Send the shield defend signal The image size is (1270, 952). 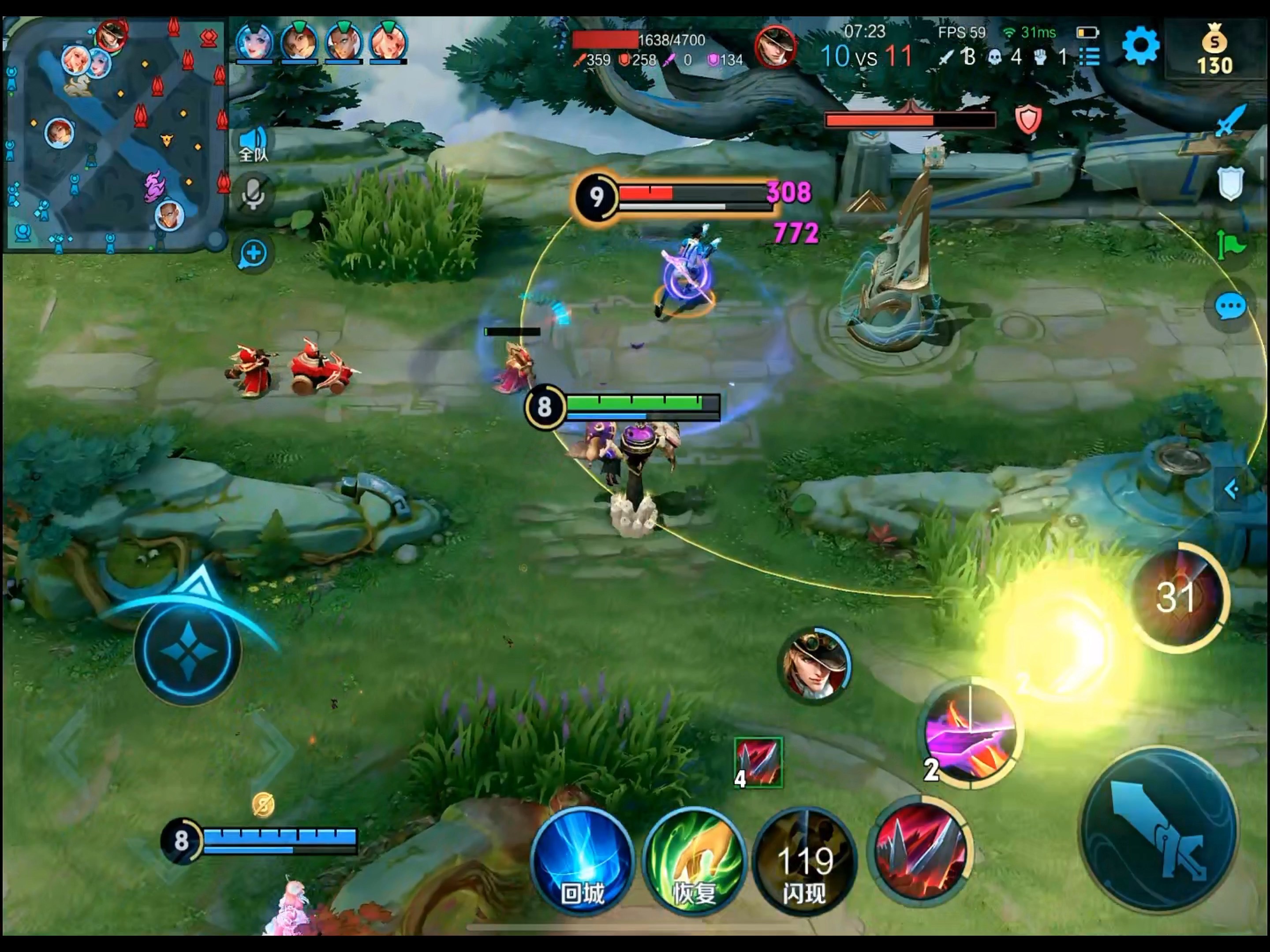pos(1230,184)
